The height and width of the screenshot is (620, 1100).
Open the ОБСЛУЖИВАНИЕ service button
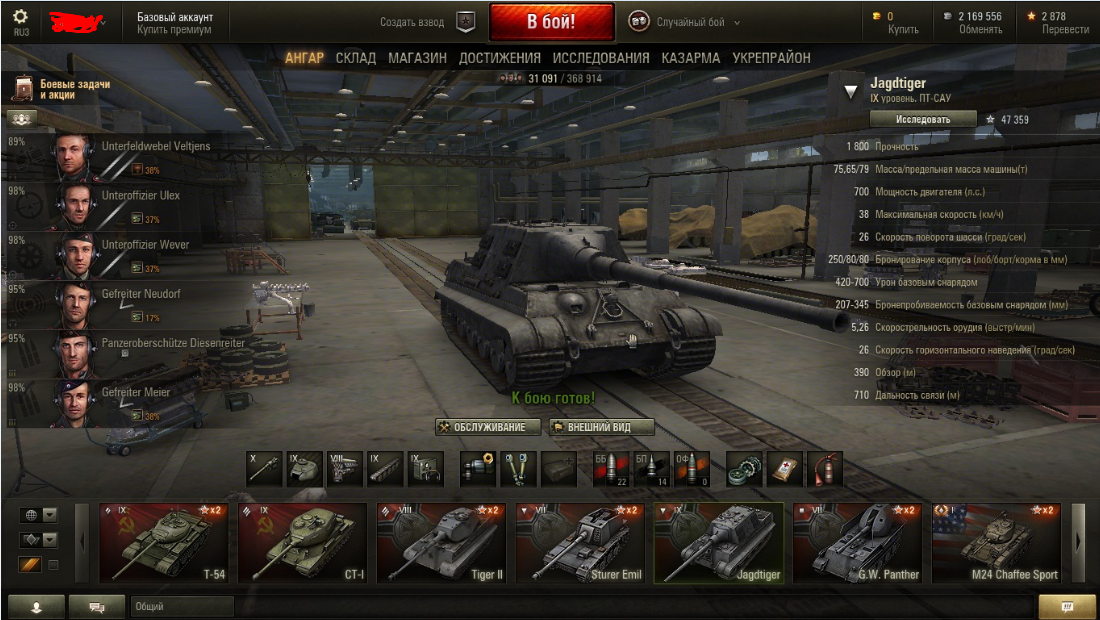pos(488,427)
